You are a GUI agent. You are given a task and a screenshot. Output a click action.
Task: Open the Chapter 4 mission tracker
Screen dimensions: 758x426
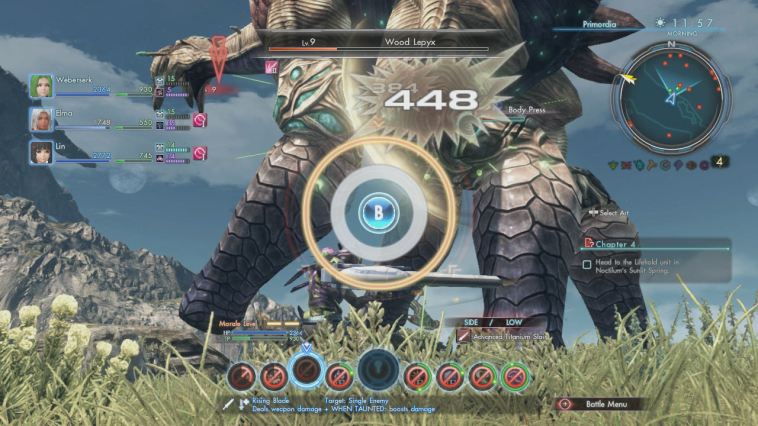pyautogui.click(x=655, y=242)
